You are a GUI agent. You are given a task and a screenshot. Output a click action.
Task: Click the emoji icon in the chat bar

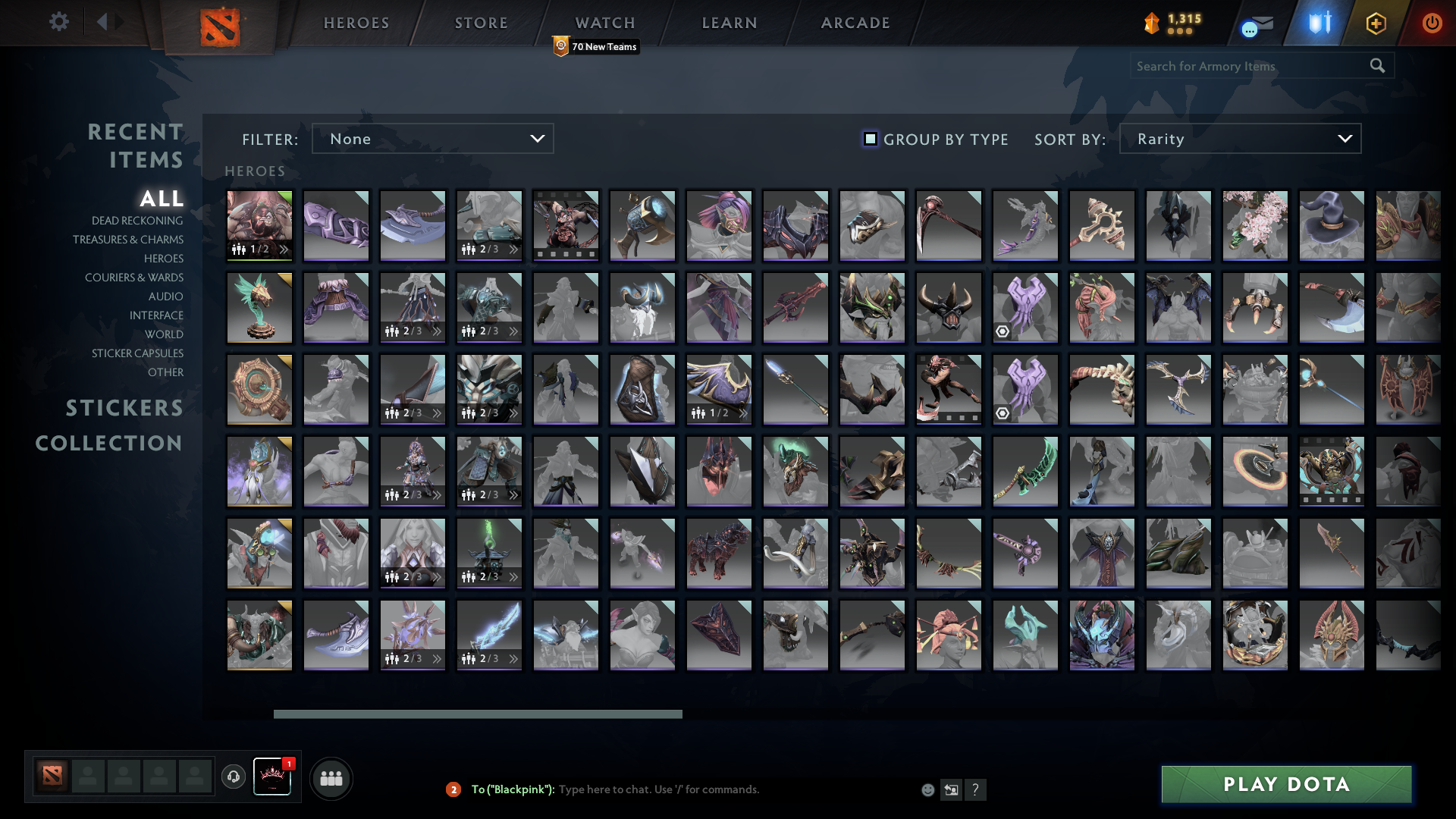tap(928, 789)
